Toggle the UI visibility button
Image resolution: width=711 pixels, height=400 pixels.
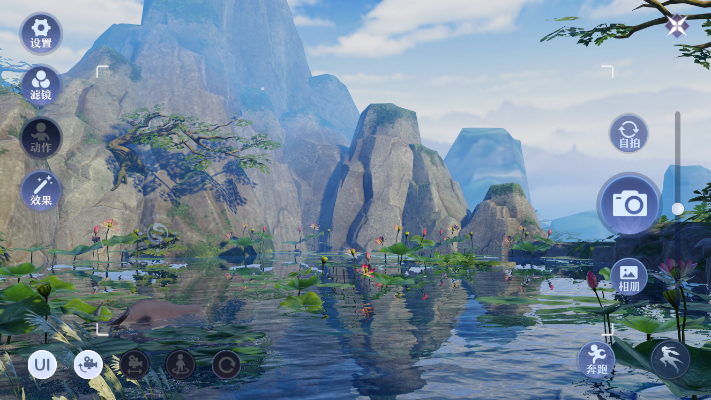42,364
